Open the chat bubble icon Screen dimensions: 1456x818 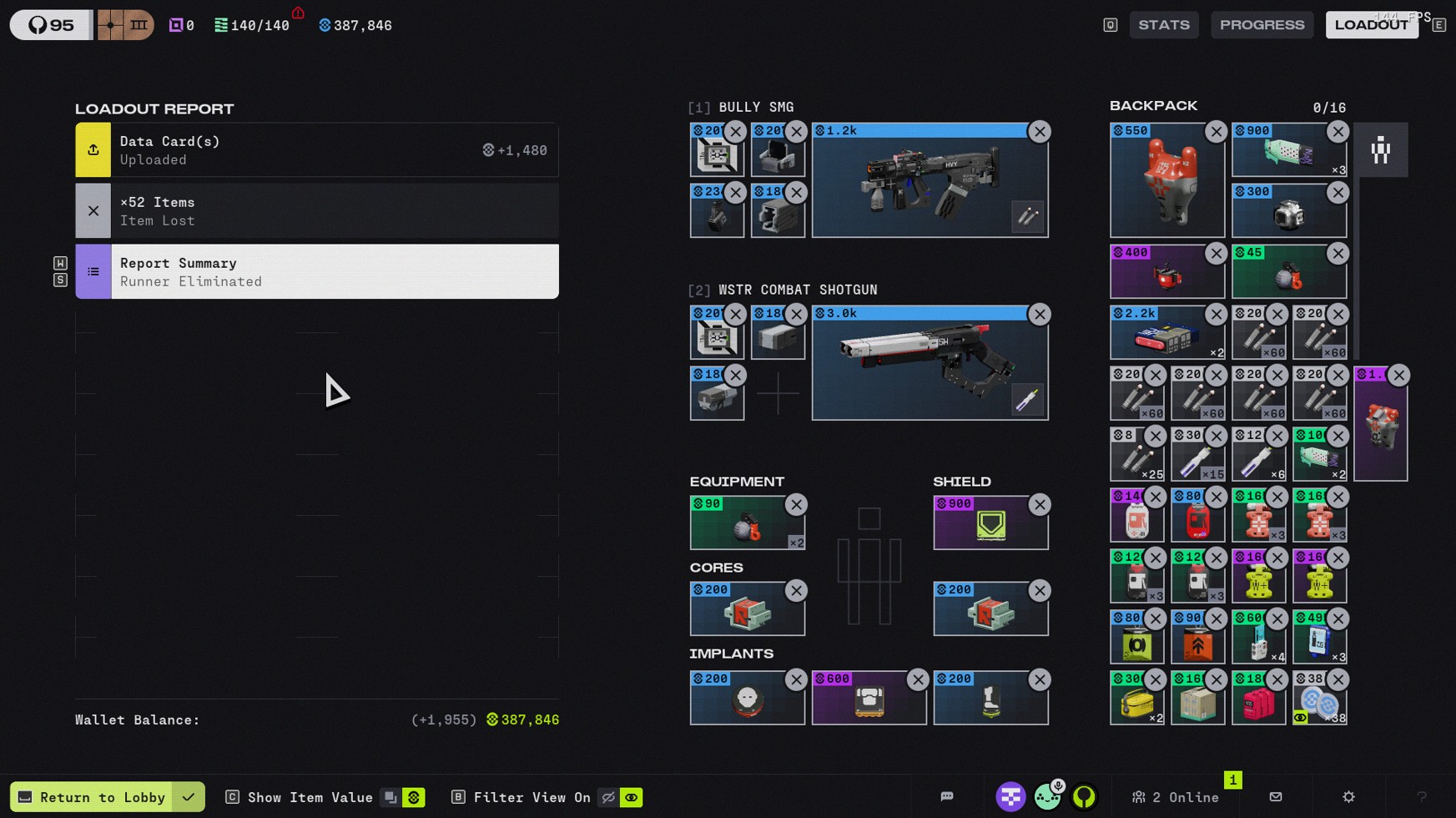[947, 797]
